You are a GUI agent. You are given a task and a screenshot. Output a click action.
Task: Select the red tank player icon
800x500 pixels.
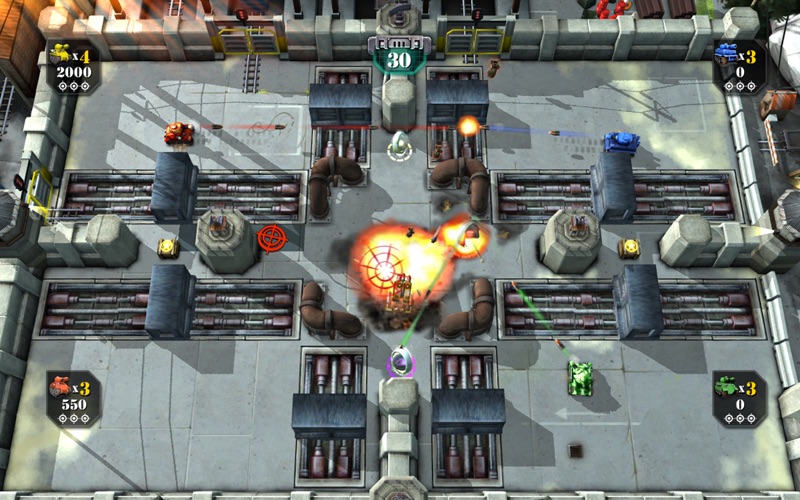[59, 387]
